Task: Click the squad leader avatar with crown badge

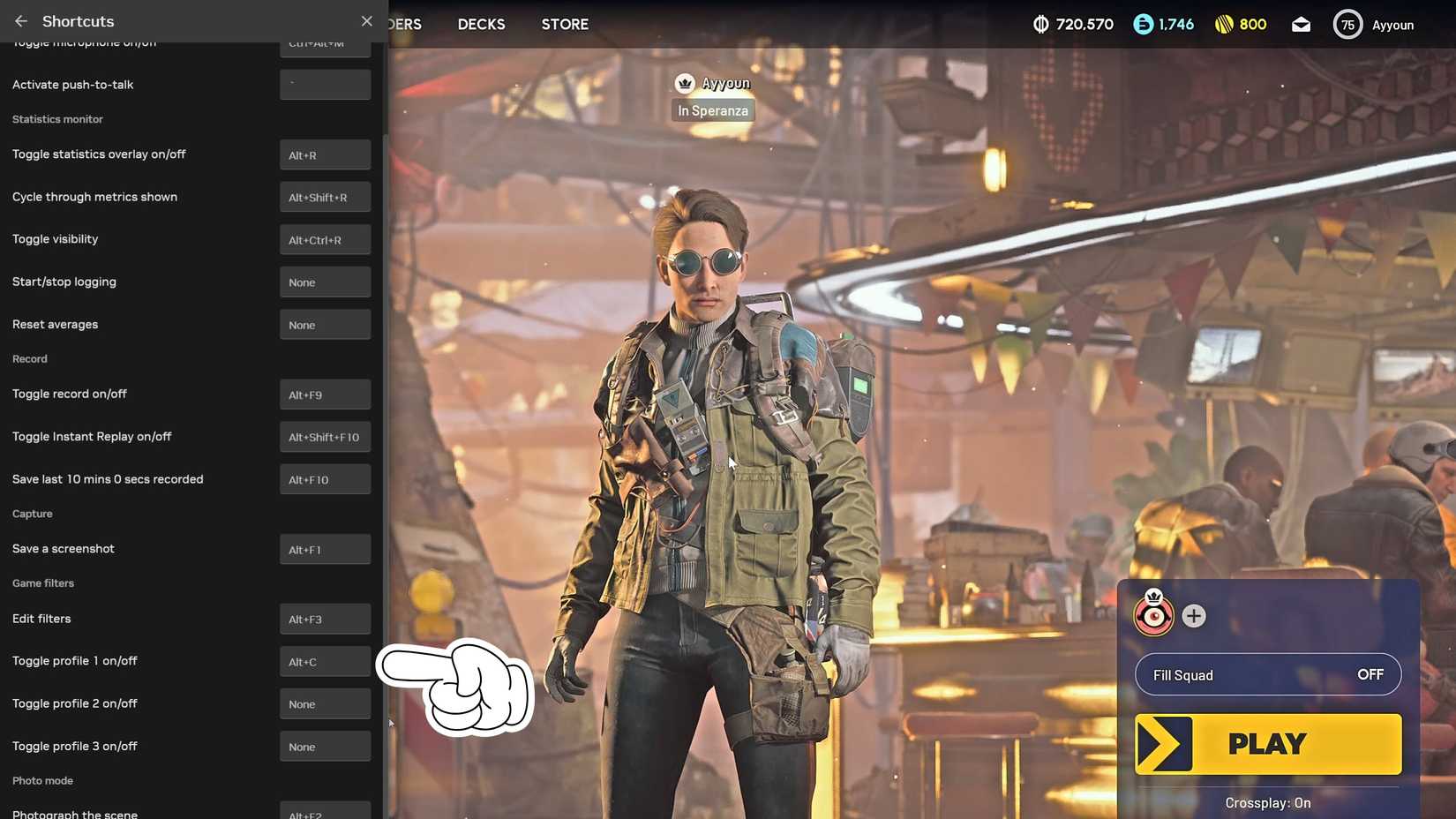Action: click(1152, 613)
